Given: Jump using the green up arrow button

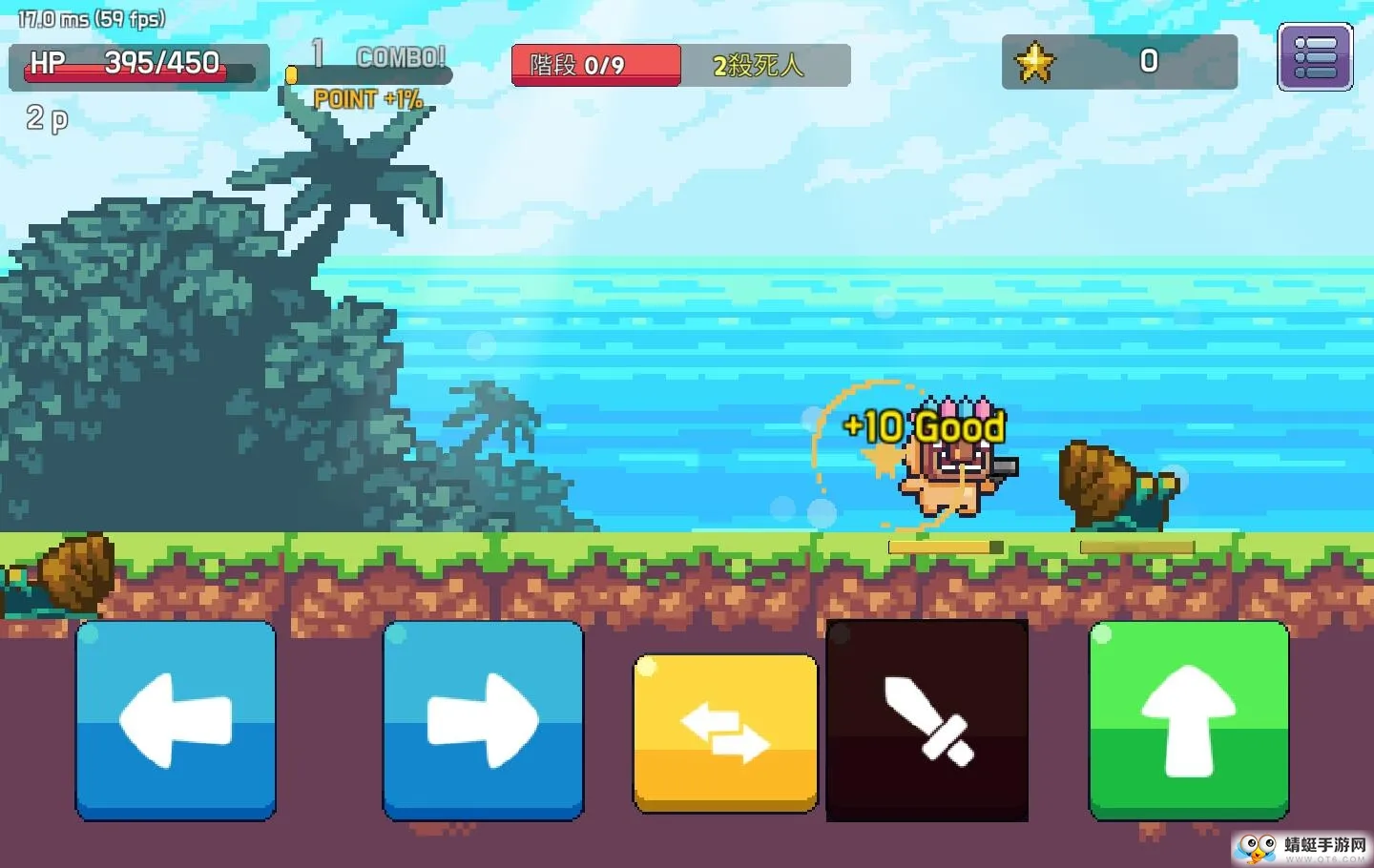Looking at the screenshot, I should pyautogui.click(x=1189, y=720).
